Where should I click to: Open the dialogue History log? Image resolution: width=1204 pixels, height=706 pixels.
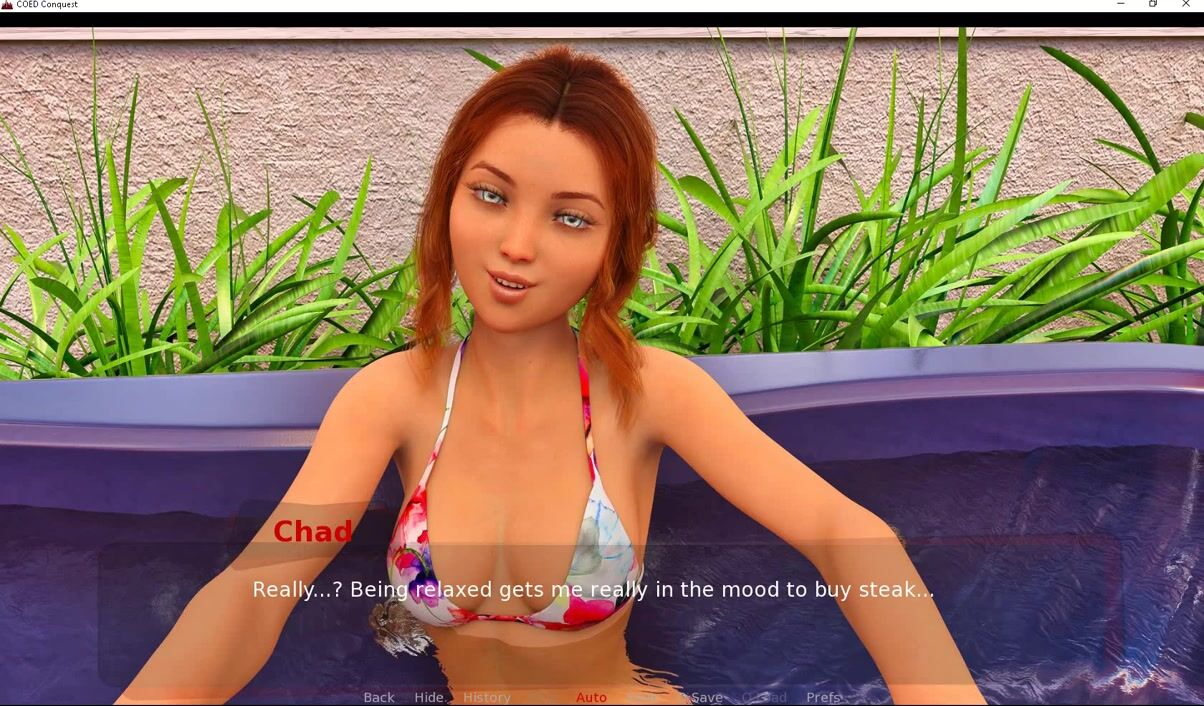point(487,697)
